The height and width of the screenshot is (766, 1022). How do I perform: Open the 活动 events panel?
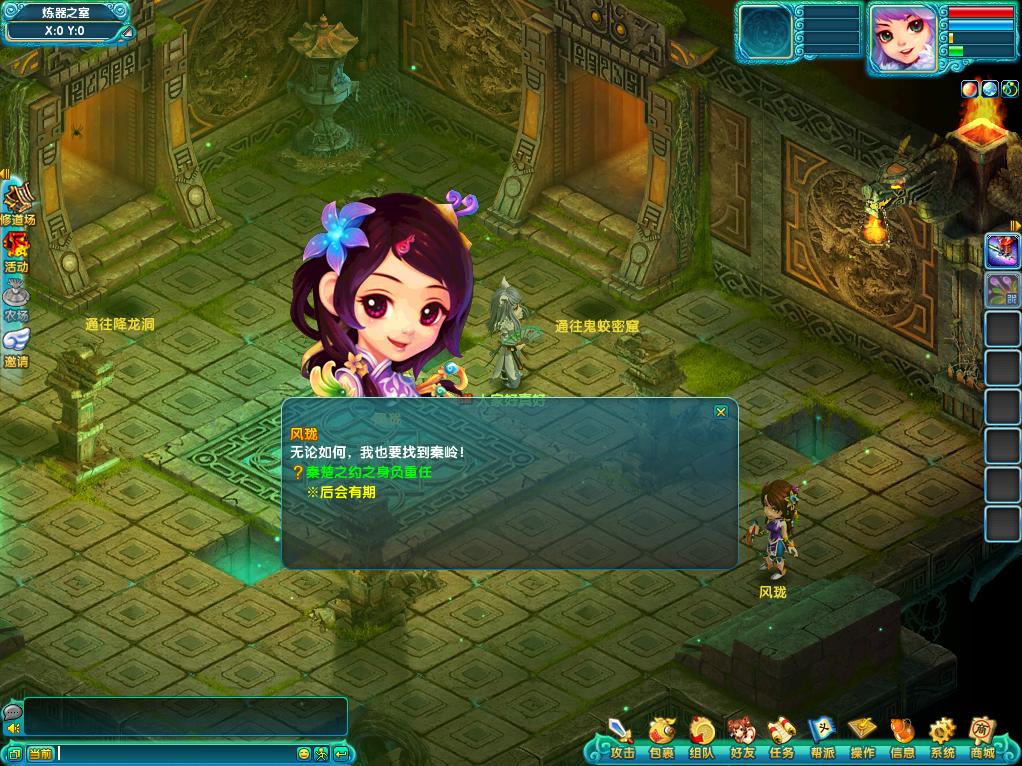(16, 250)
